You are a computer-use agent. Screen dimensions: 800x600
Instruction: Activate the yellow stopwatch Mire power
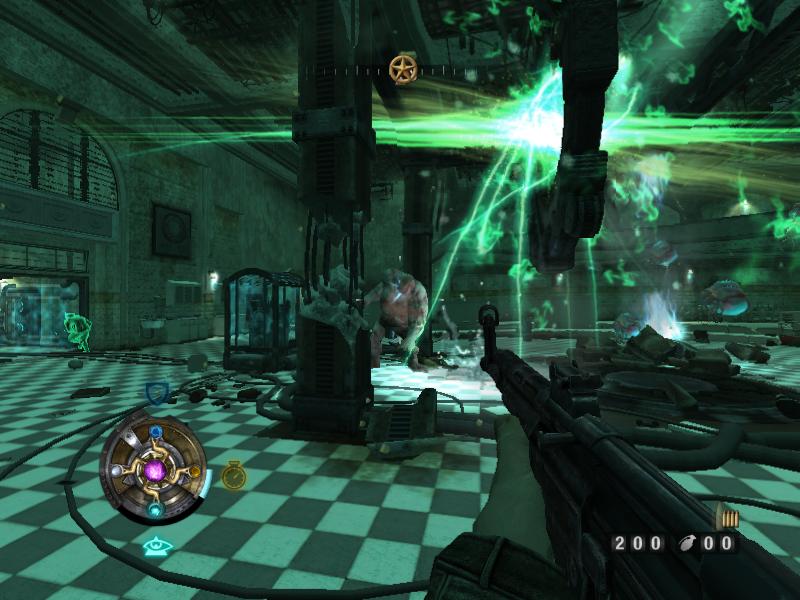pyautogui.click(x=234, y=475)
